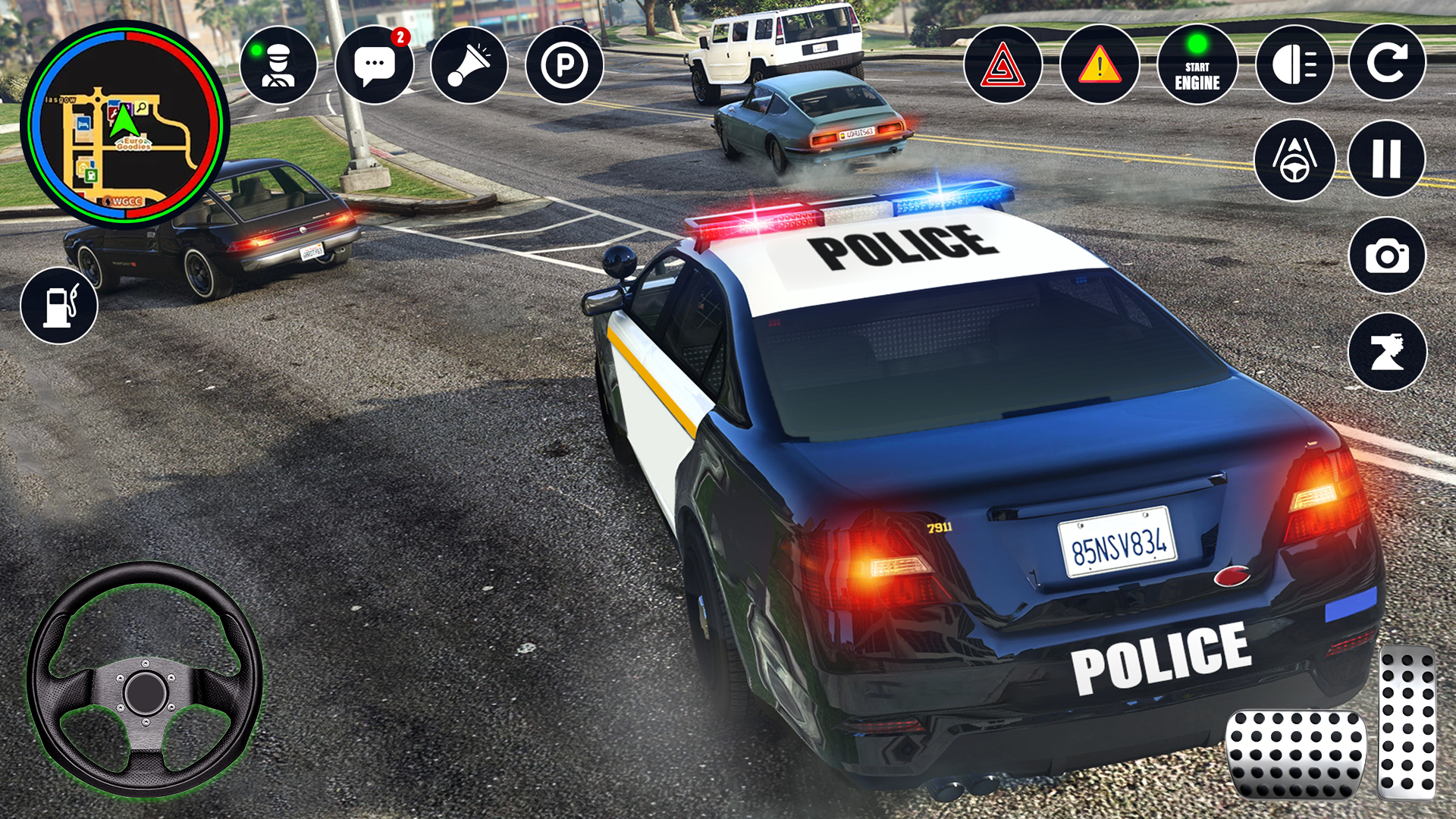Tap the police officer icon
1456x819 pixels.
(x=278, y=64)
